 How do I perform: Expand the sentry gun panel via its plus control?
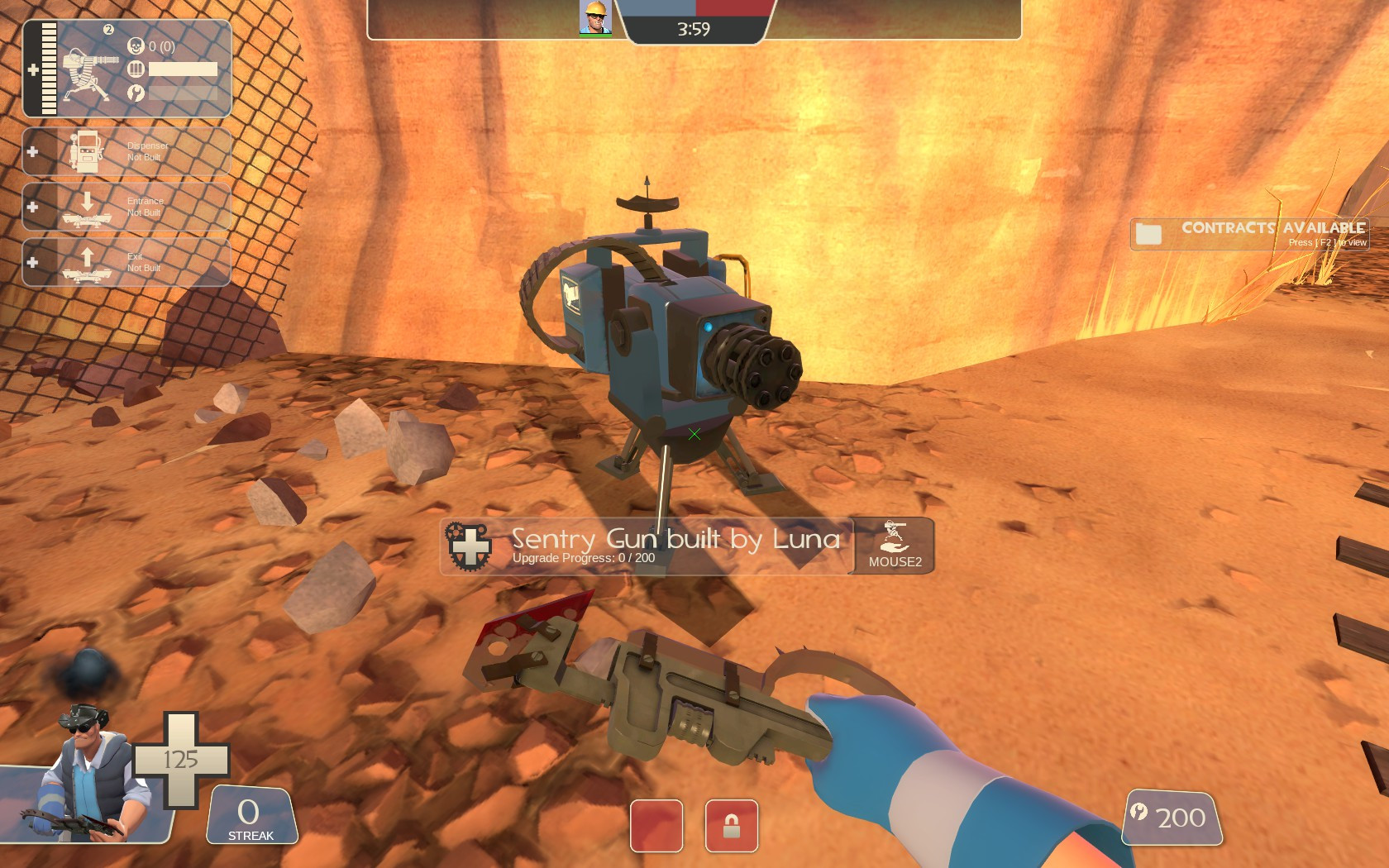click(x=31, y=70)
